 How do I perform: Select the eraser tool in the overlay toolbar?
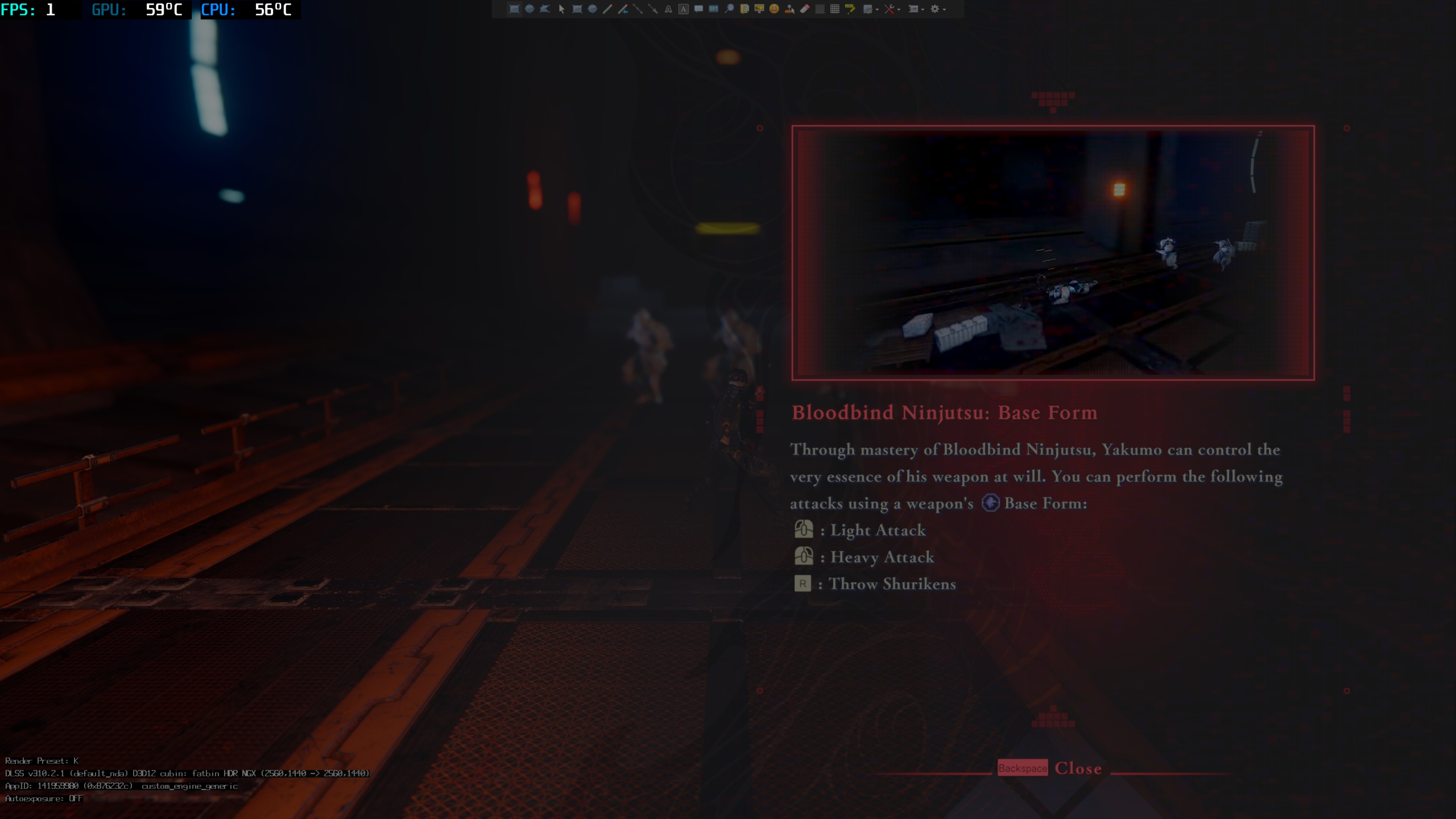(x=804, y=8)
